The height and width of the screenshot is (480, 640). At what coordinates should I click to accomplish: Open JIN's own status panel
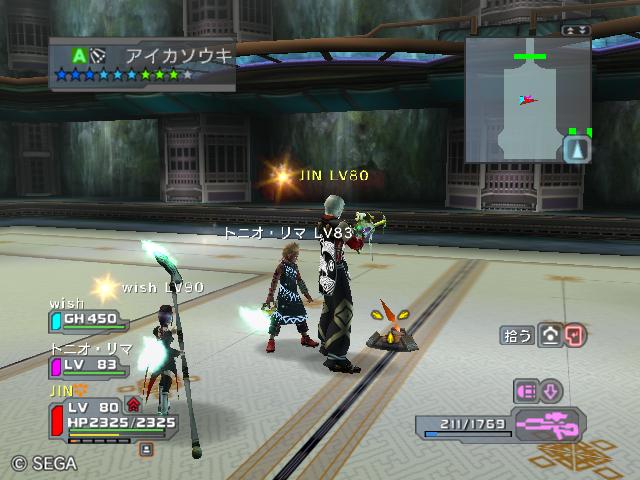pyautogui.click(x=110, y=415)
